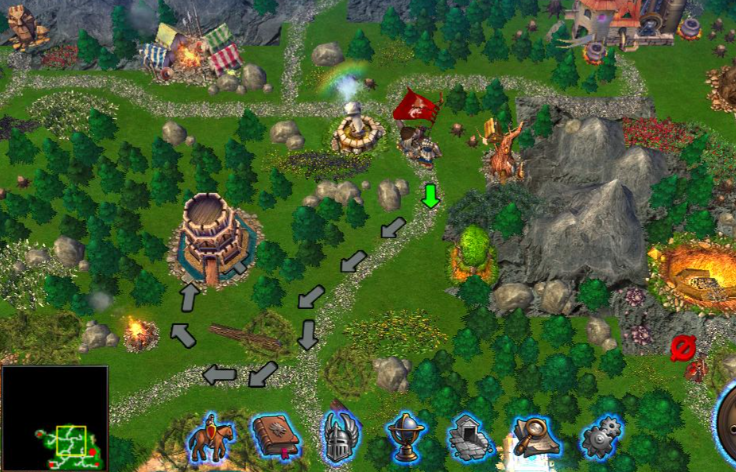Open system options with the gears icon
The image size is (736, 472).
pyautogui.click(x=601, y=437)
